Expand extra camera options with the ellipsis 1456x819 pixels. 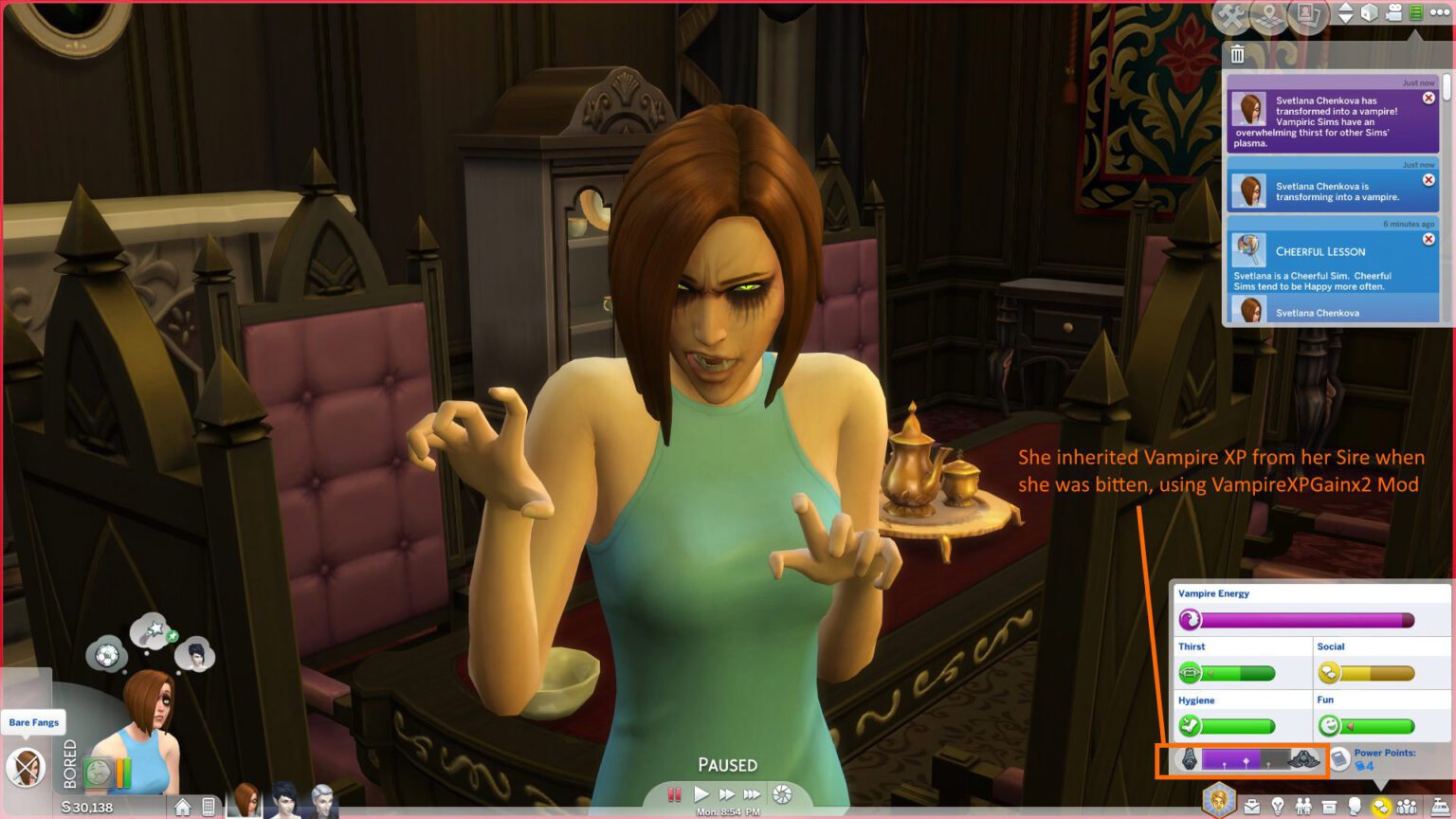1441,13
